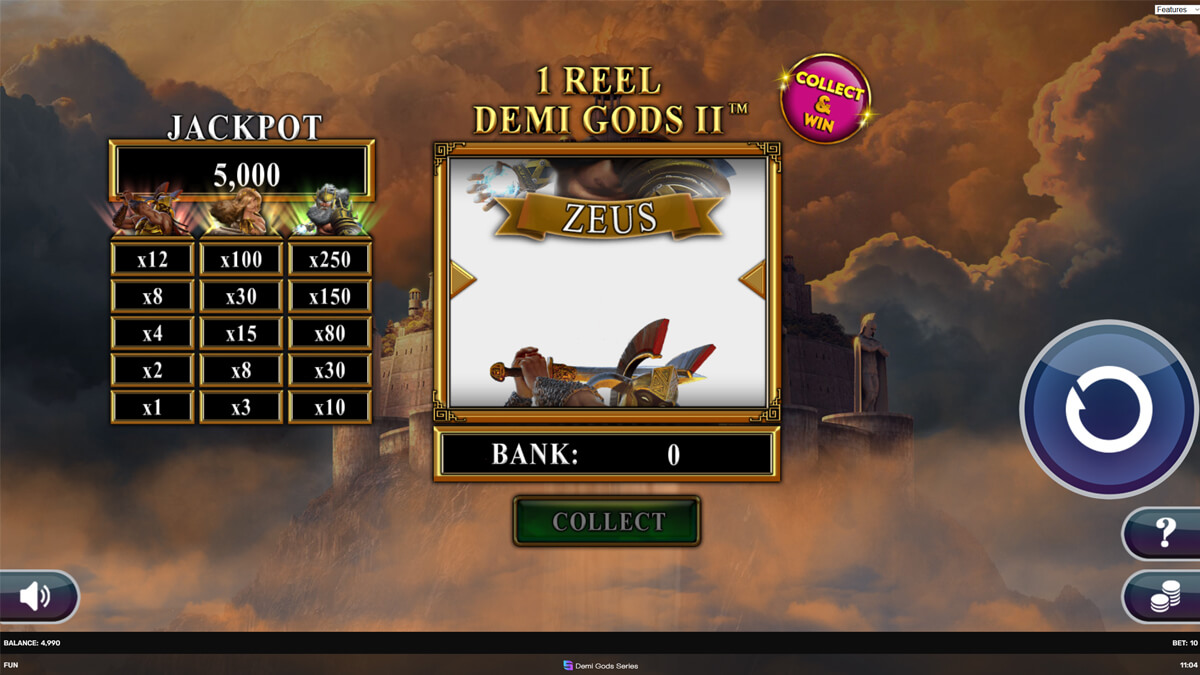
Task: Open the help screen via the question mark
Action: (x=1164, y=533)
